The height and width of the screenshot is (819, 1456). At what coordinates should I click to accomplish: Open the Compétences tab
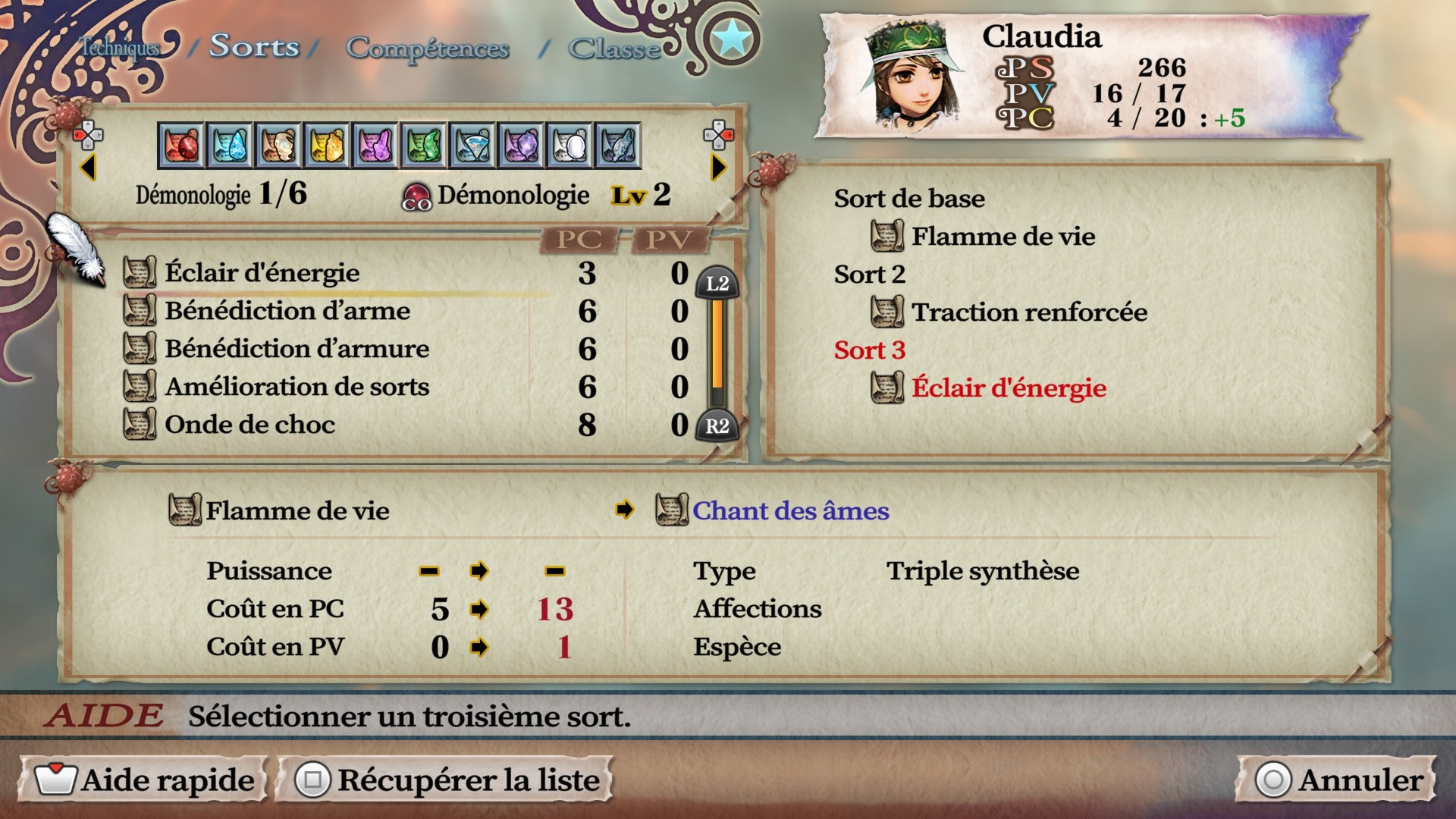click(427, 48)
